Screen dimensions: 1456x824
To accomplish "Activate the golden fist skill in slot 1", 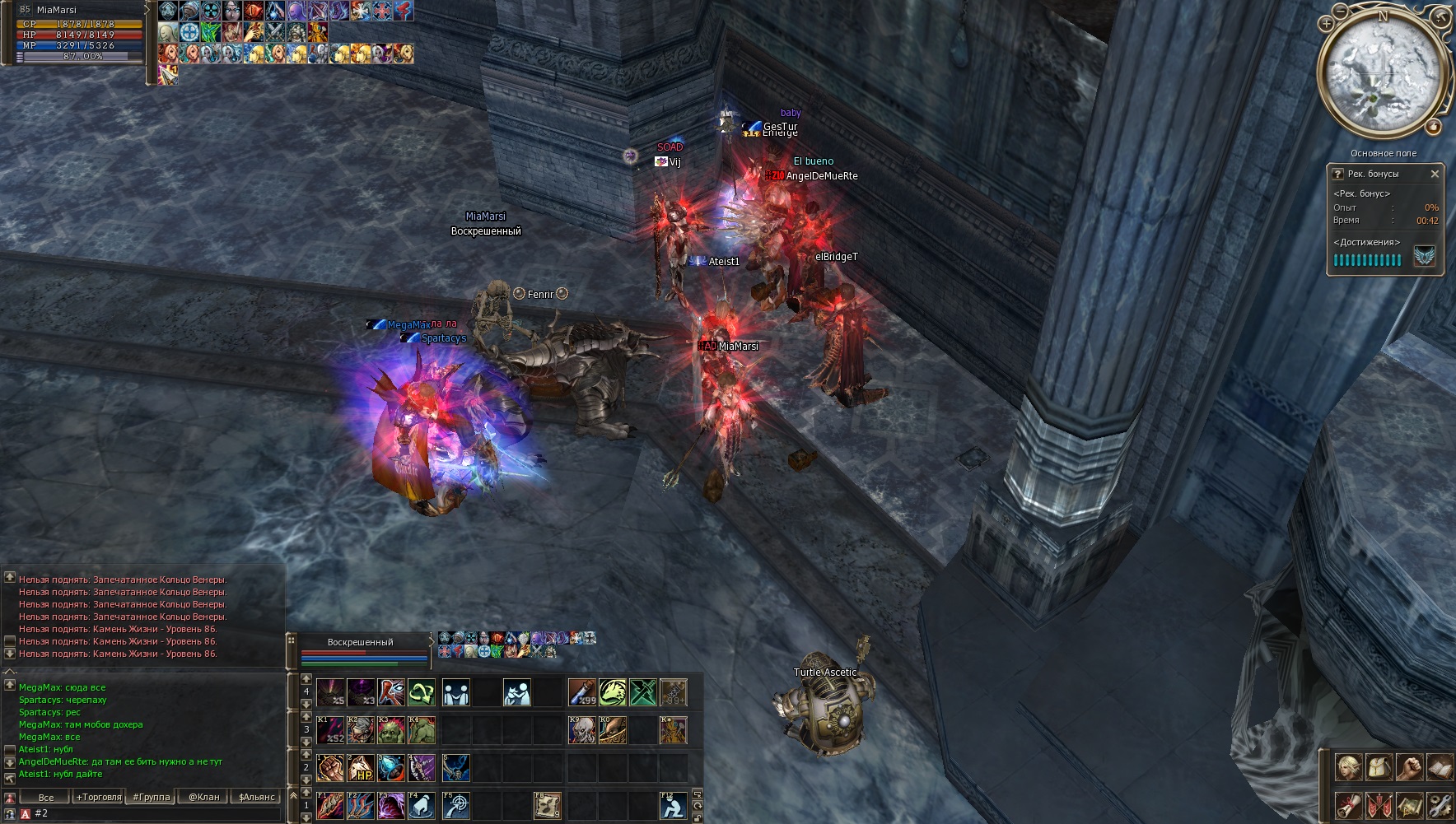I will (330, 768).
